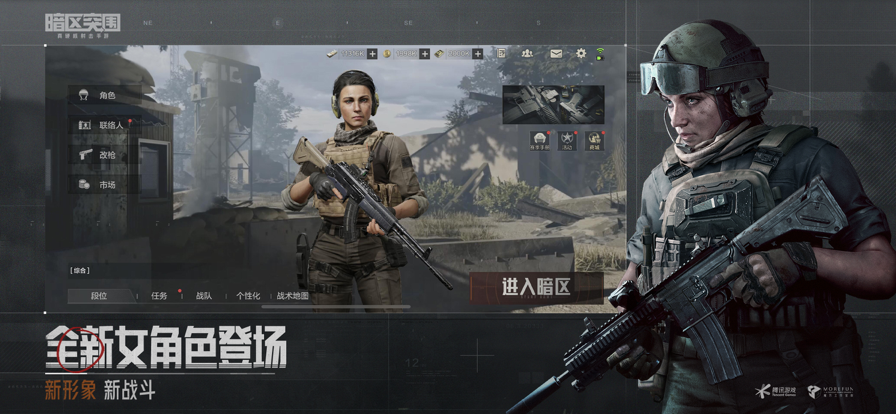Open the notes document icon in top bar
The image size is (896, 414).
tap(503, 53)
